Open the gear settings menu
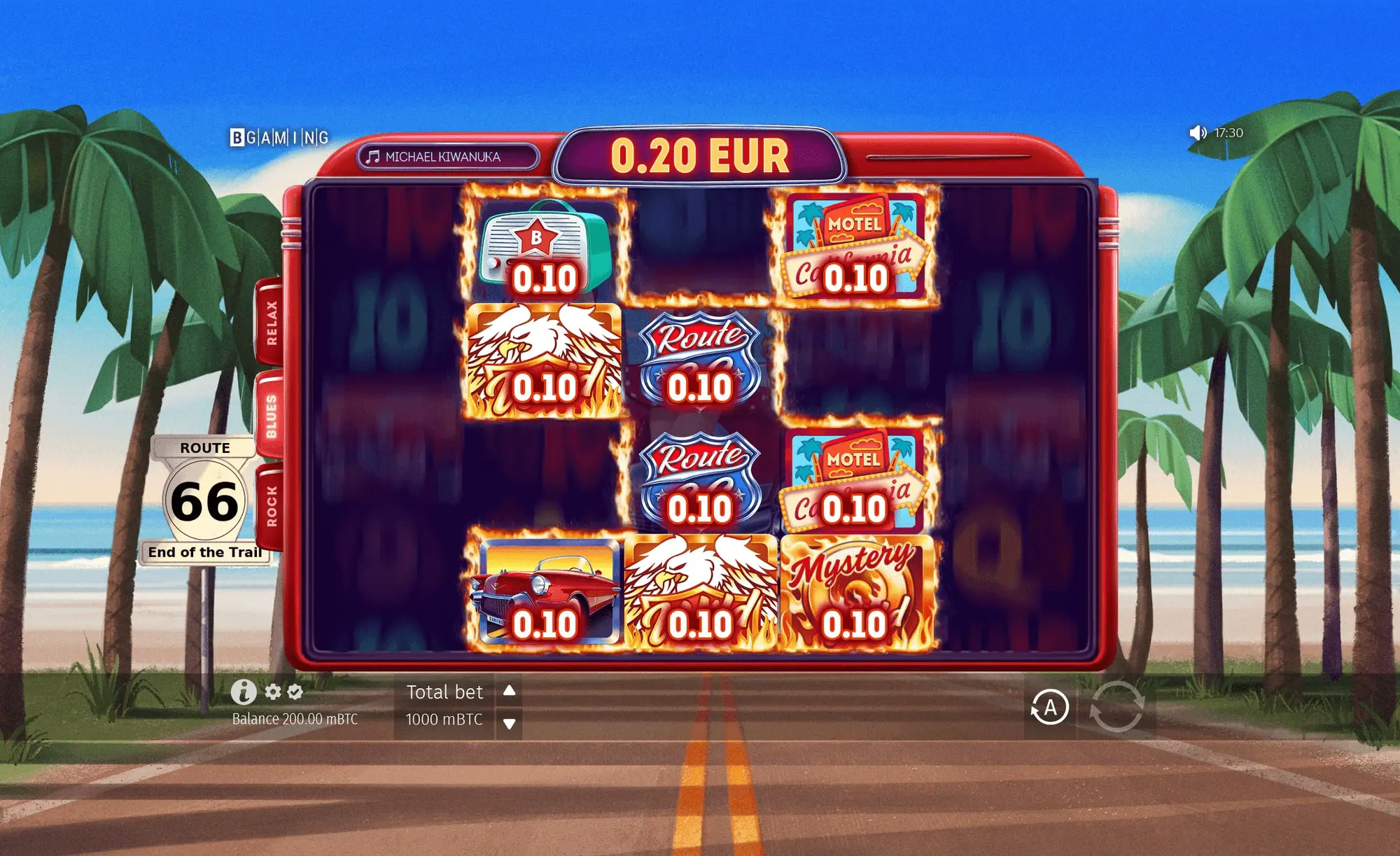 click(273, 692)
